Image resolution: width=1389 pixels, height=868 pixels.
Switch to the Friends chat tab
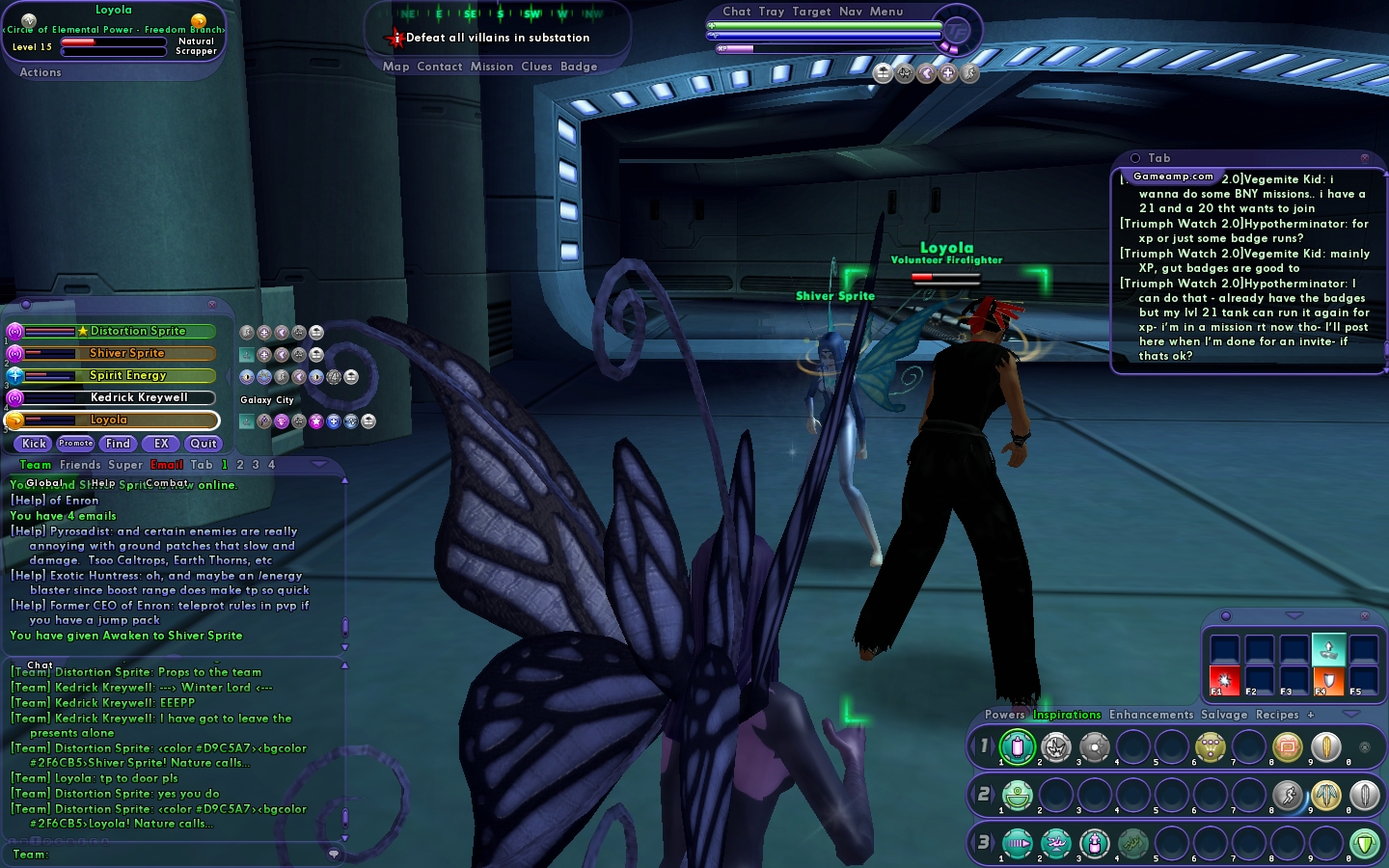tap(80, 465)
